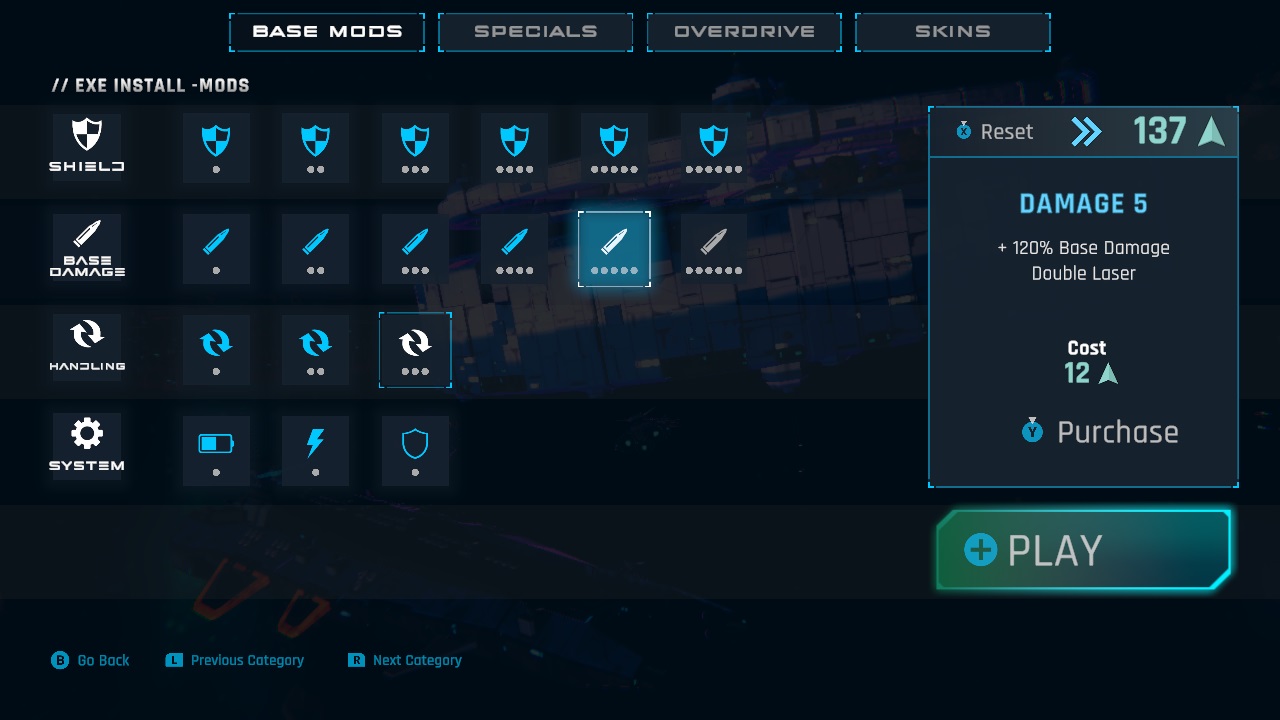Open the Overdrive tab

(x=744, y=32)
